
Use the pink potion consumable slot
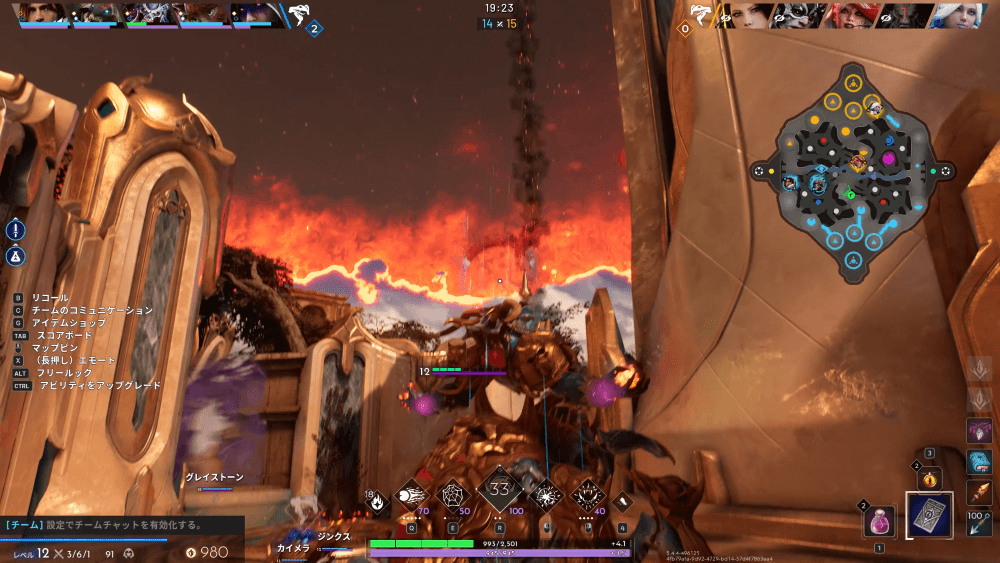[x=879, y=521]
